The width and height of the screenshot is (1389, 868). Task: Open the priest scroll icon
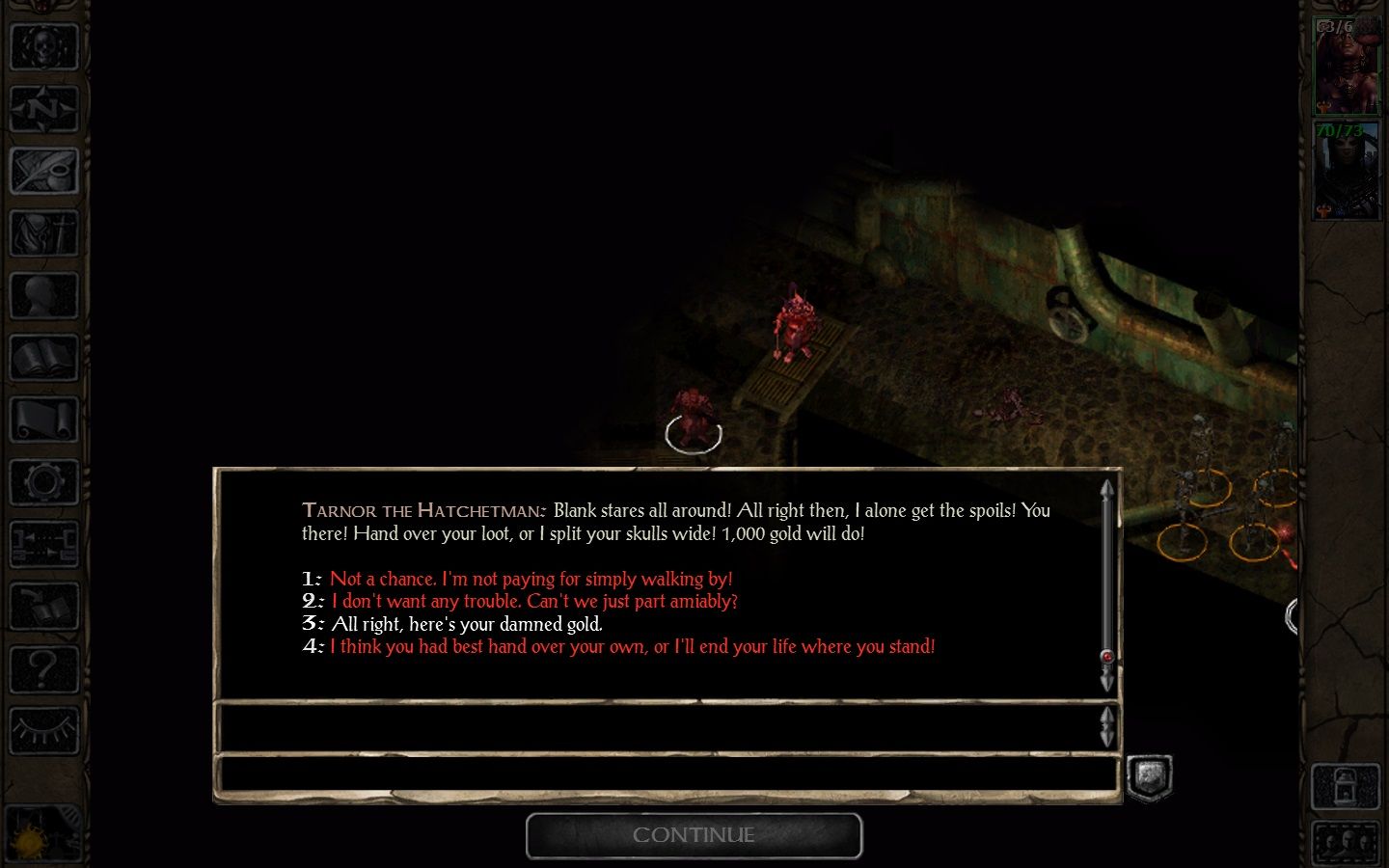tap(43, 420)
